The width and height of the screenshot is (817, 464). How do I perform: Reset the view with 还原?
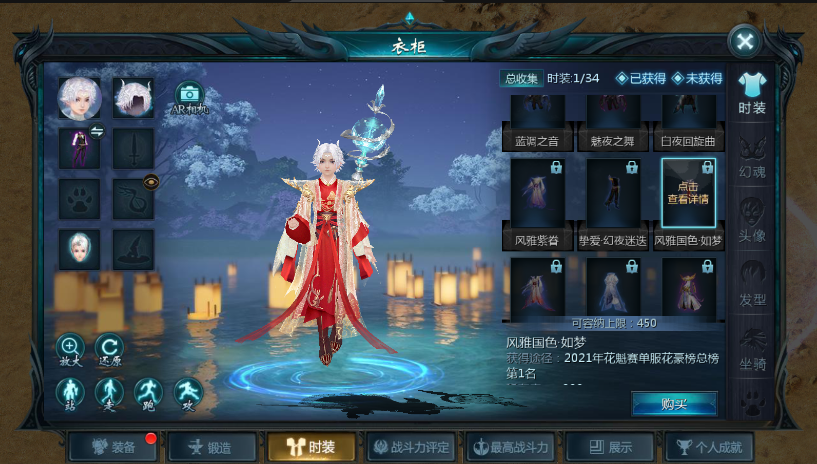pyautogui.click(x=109, y=349)
